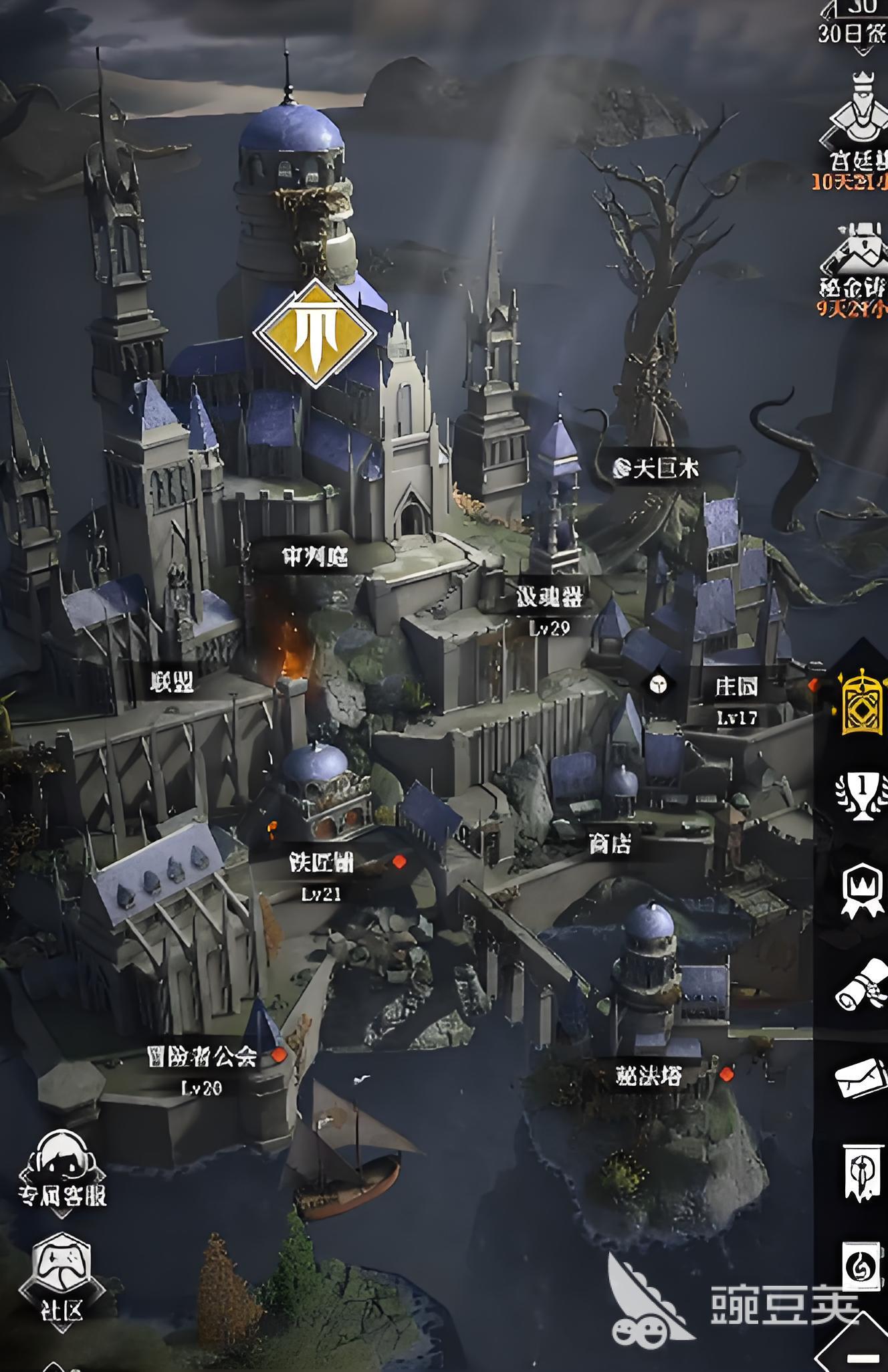Select the 秘法塔 arcane tower
Viewport: 888px width, 1372px height.
pyautogui.click(x=648, y=1075)
